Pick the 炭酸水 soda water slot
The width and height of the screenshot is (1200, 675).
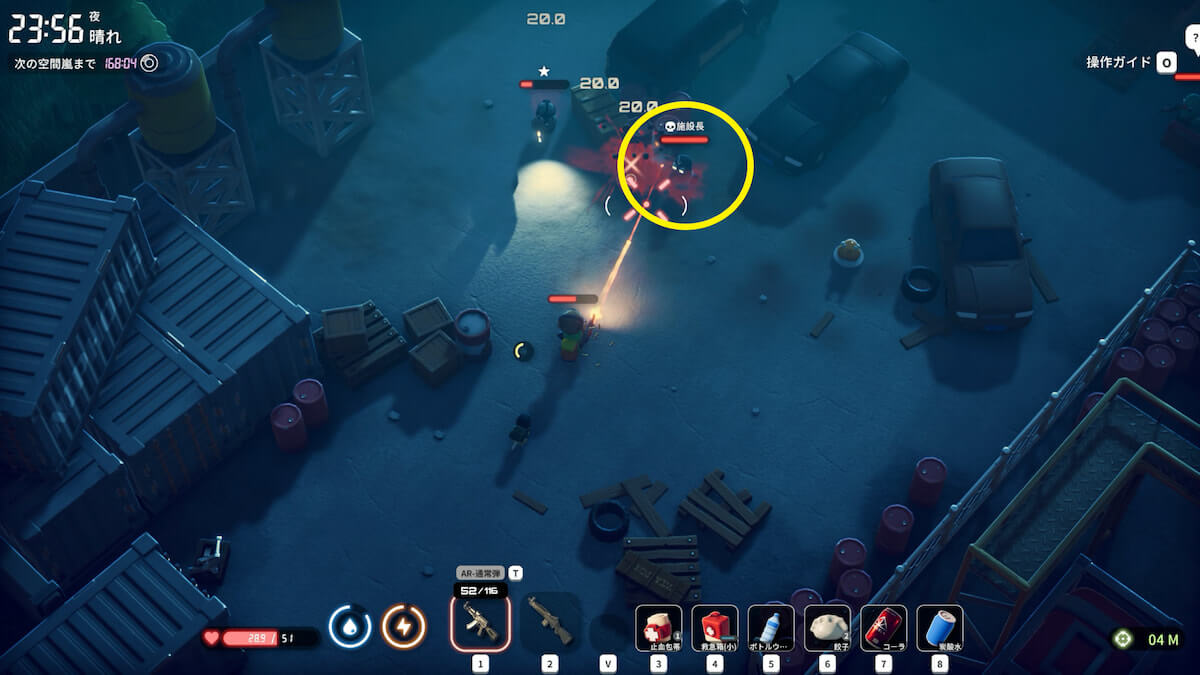(939, 627)
